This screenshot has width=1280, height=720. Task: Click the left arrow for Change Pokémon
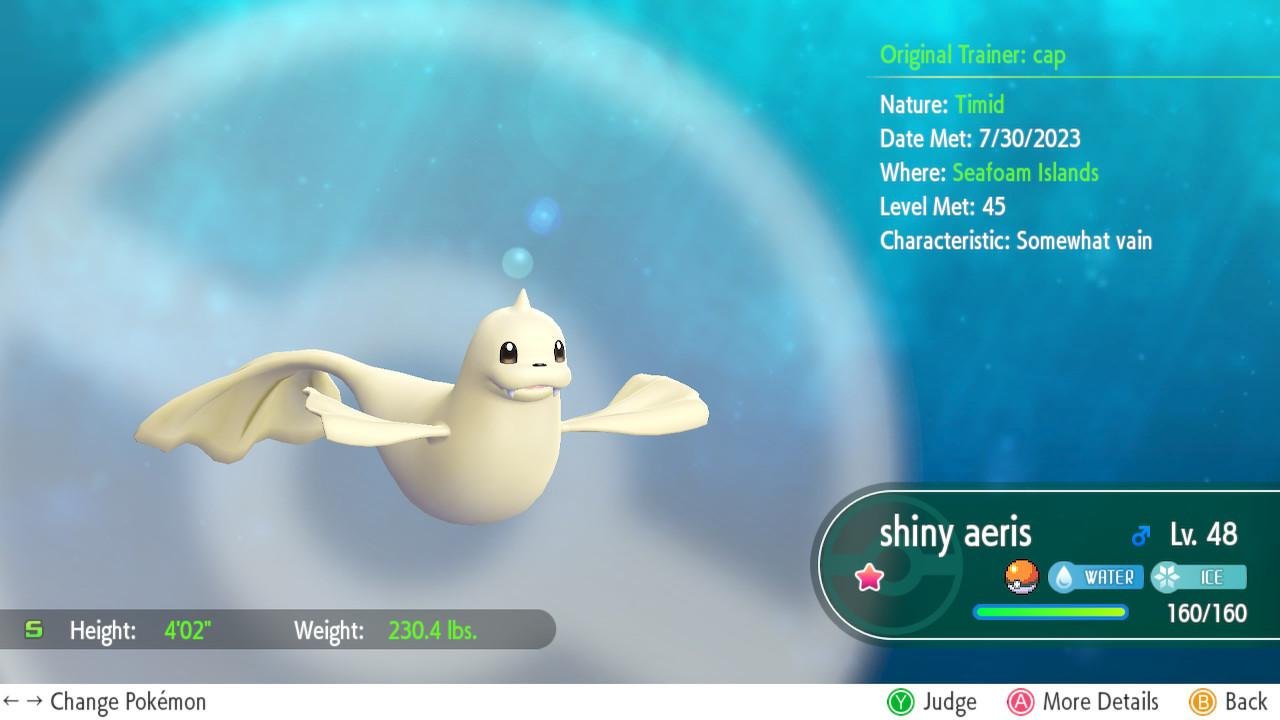click(x=13, y=702)
